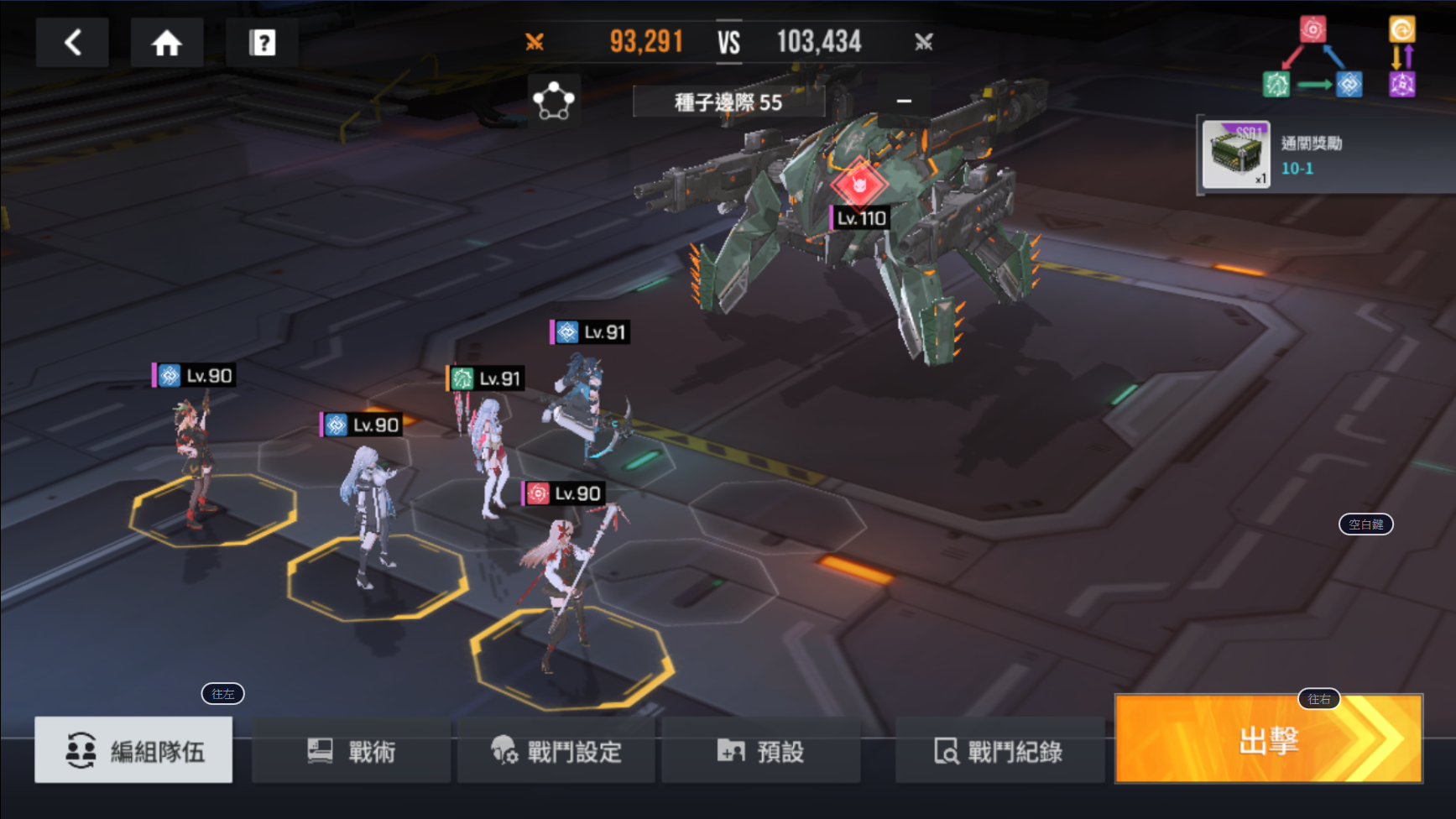1456x819 pixels.
Task: Open the 預設 preset menu
Action: pos(760,750)
